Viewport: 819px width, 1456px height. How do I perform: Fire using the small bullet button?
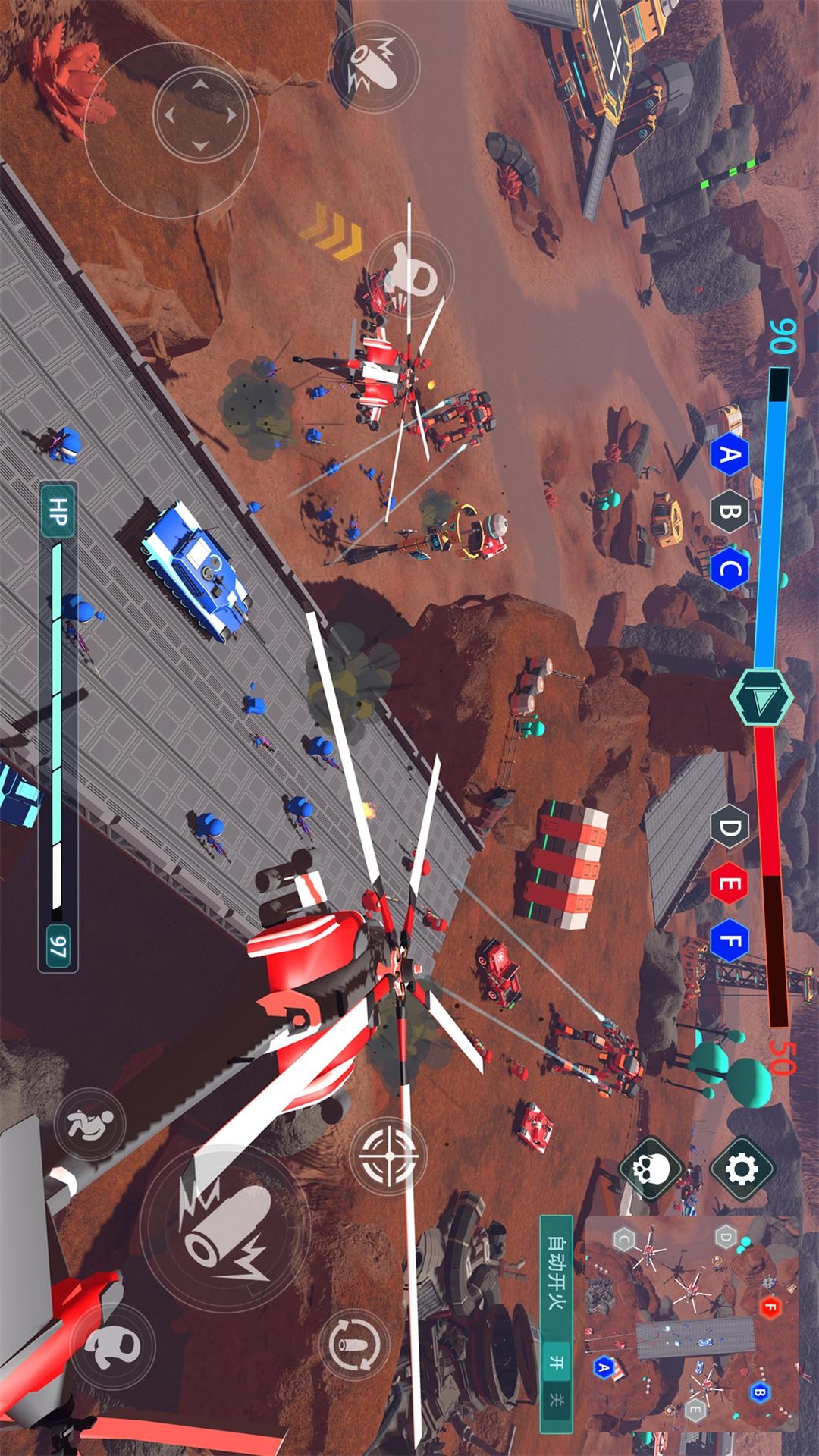pyautogui.click(x=373, y=67)
